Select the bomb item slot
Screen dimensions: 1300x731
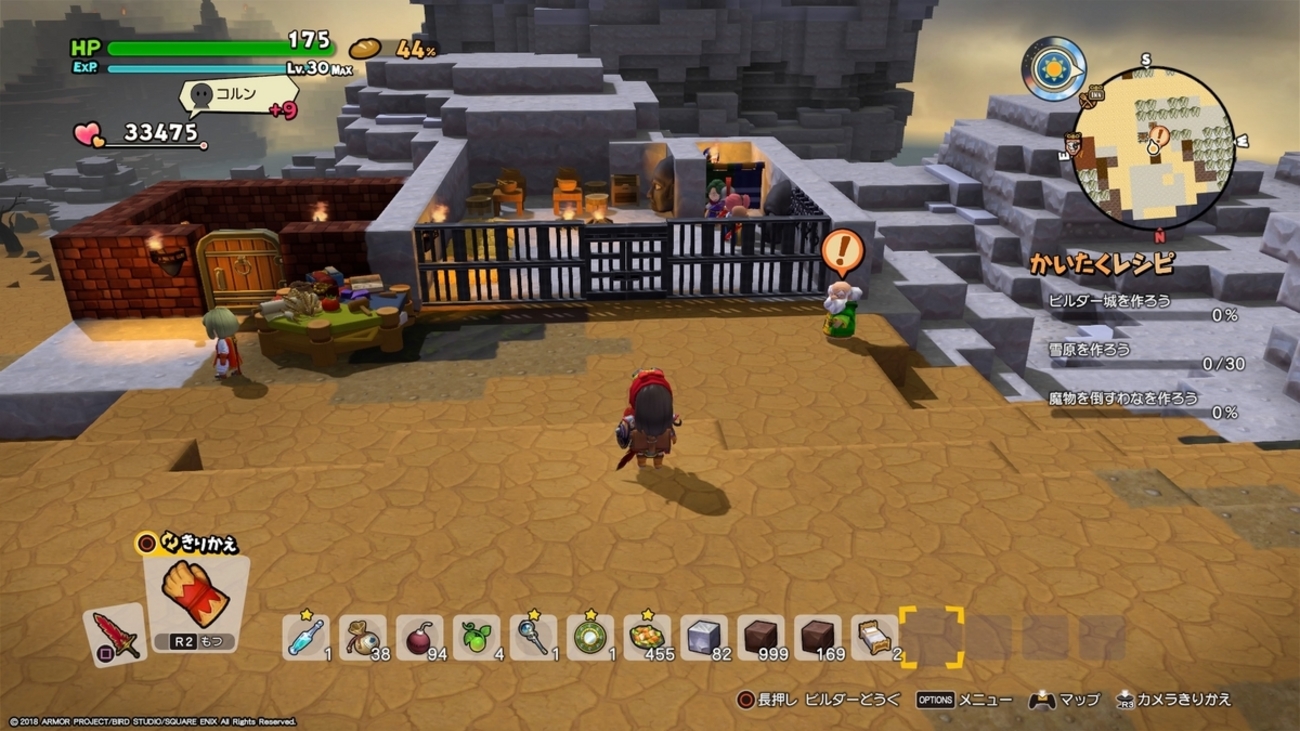click(419, 637)
